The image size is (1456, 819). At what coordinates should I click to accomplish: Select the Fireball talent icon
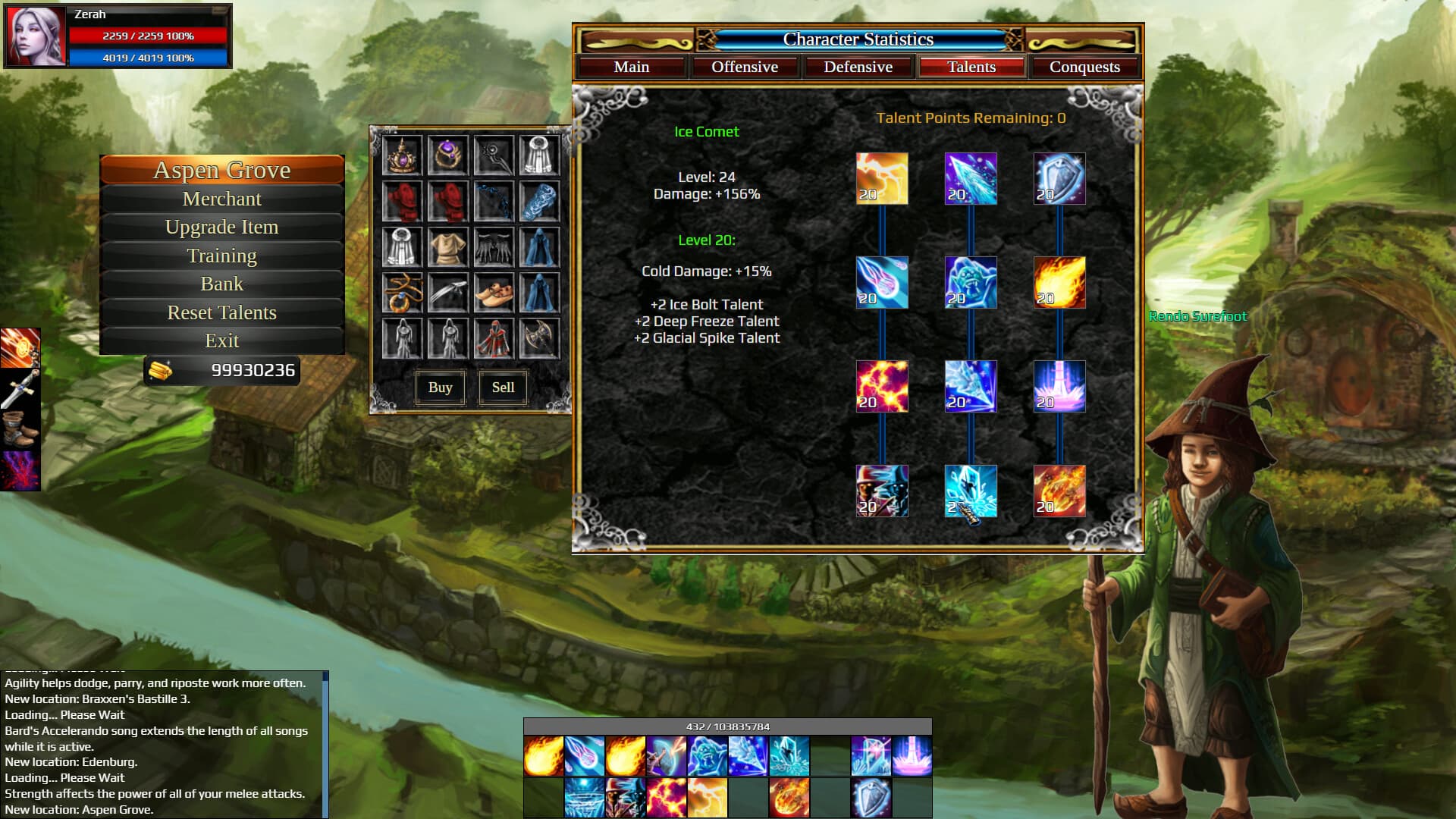click(1059, 283)
